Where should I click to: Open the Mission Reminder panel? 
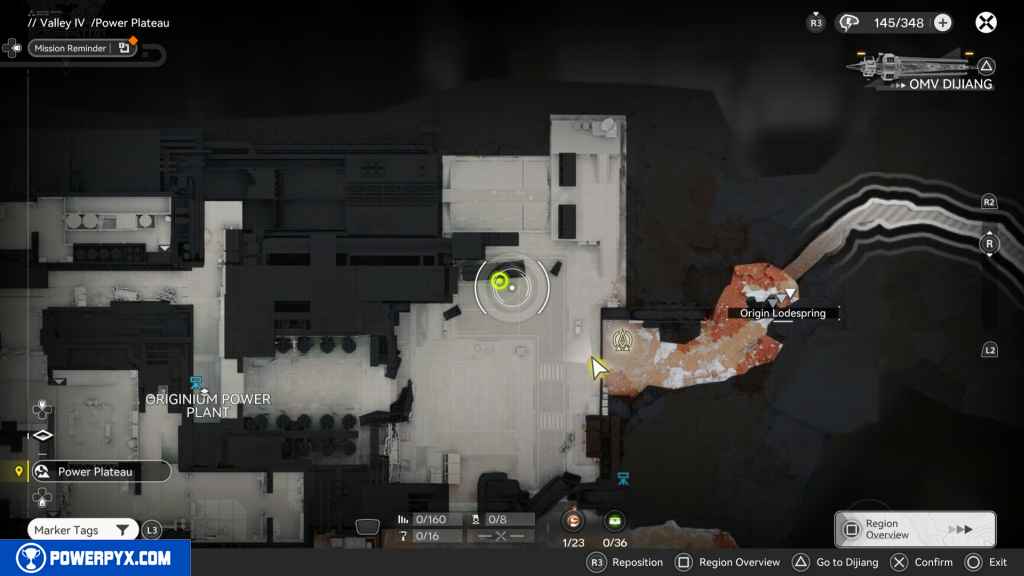click(x=82, y=47)
